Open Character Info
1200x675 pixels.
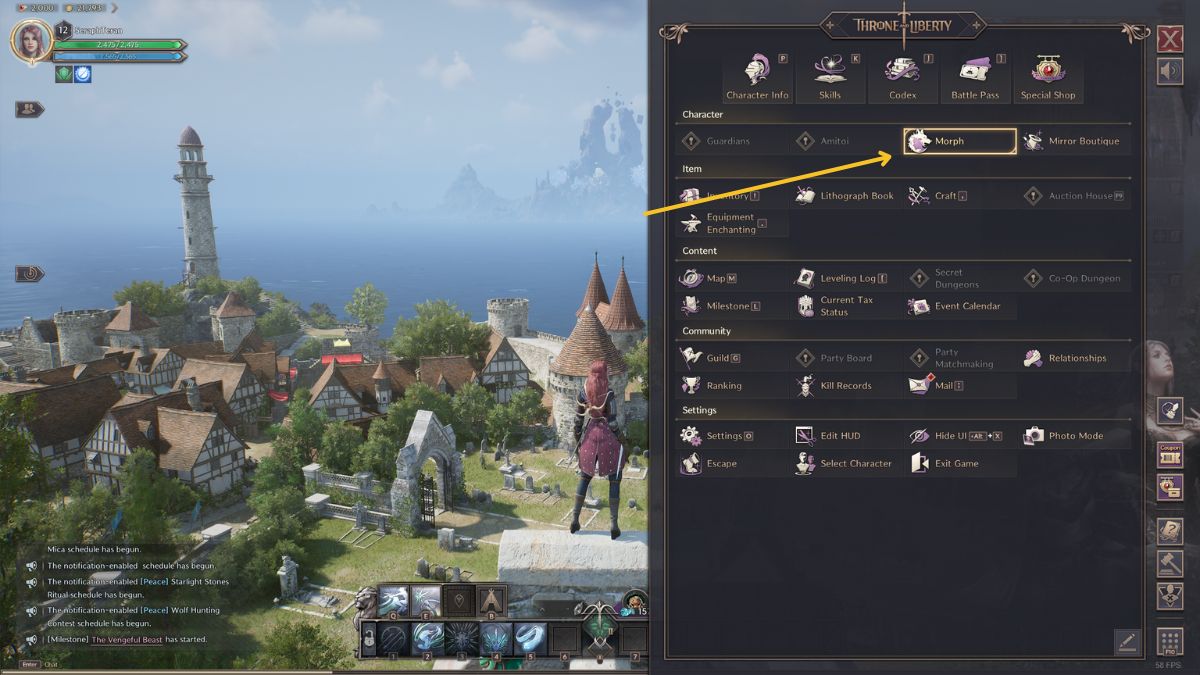pos(757,77)
